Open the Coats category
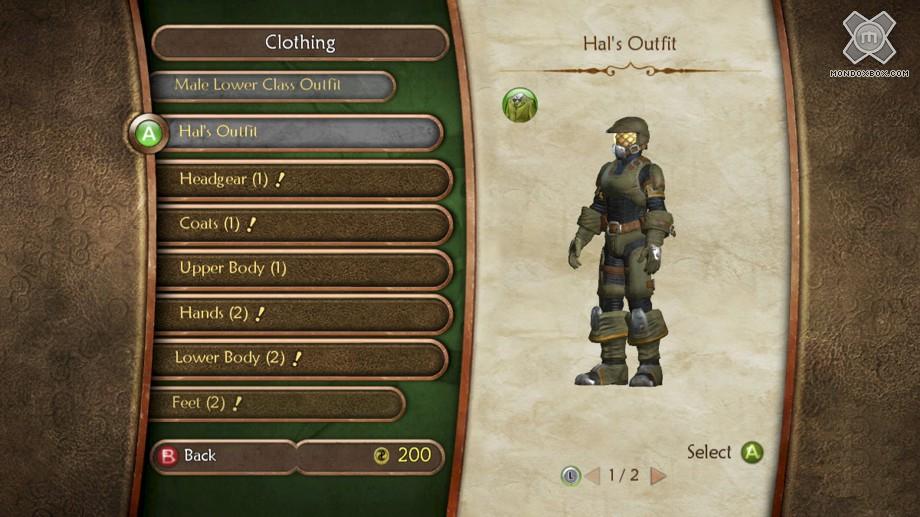The image size is (920, 517). click(304, 225)
